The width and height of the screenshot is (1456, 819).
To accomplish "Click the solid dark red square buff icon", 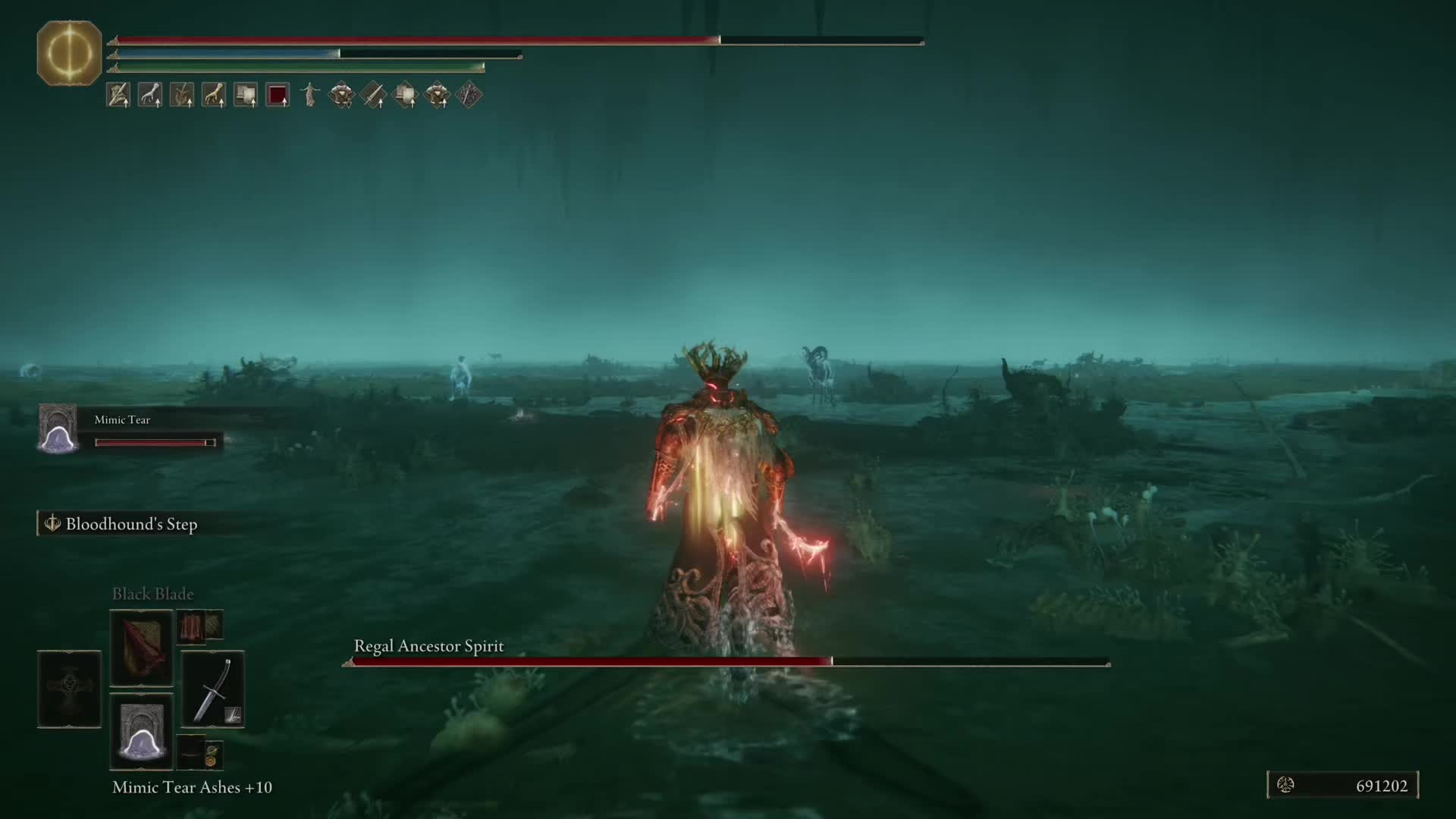I will (278, 96).
